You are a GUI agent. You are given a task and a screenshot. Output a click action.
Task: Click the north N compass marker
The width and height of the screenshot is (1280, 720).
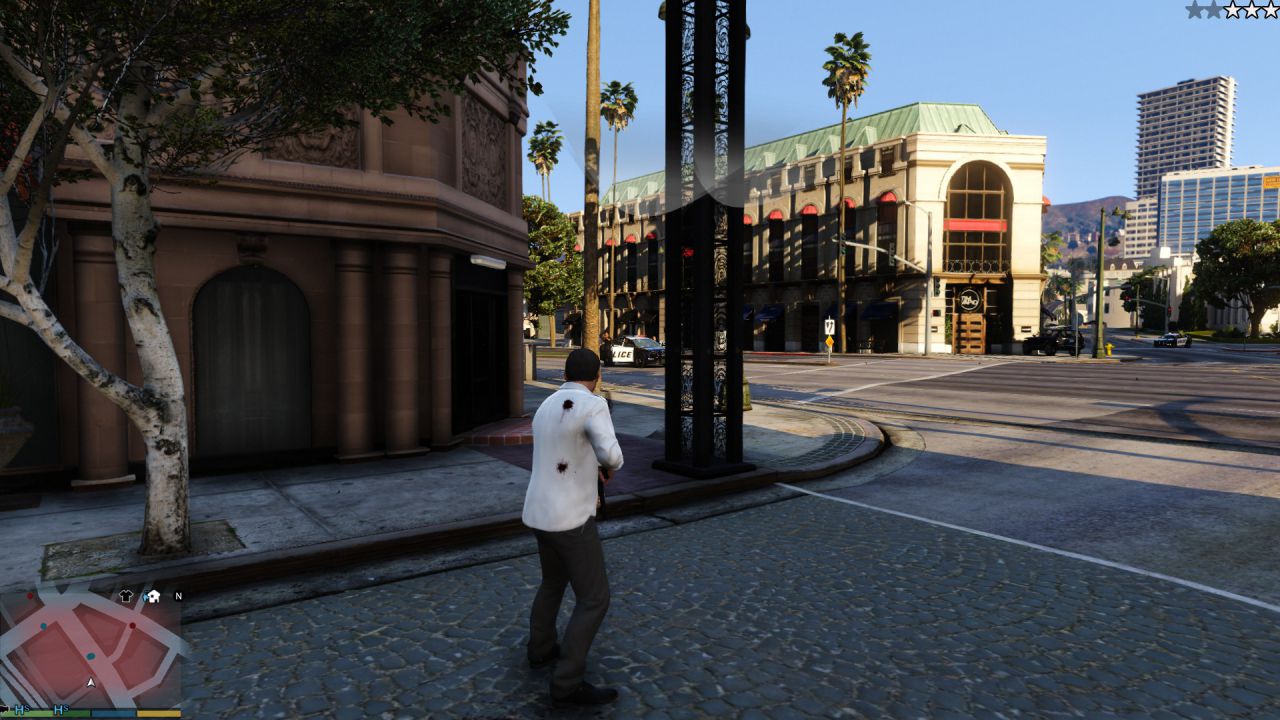pyautogui.click(x=178, y=596)
